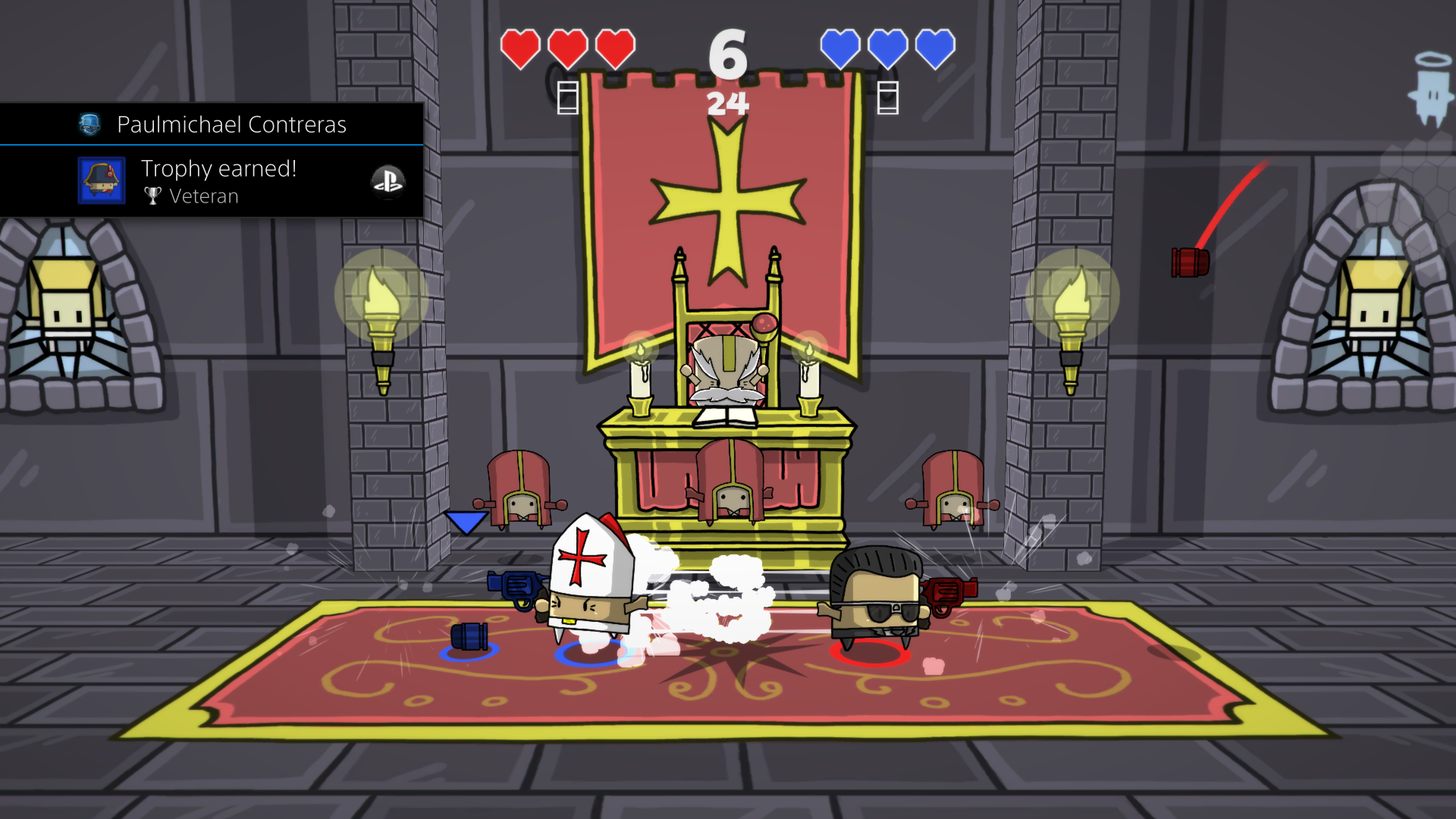The height and width of the screenshot is (819, 1456).
Task: Click Paulmichael Contreras' blue avatar icon
Action: pyautogui.click(x=89, y=124)
